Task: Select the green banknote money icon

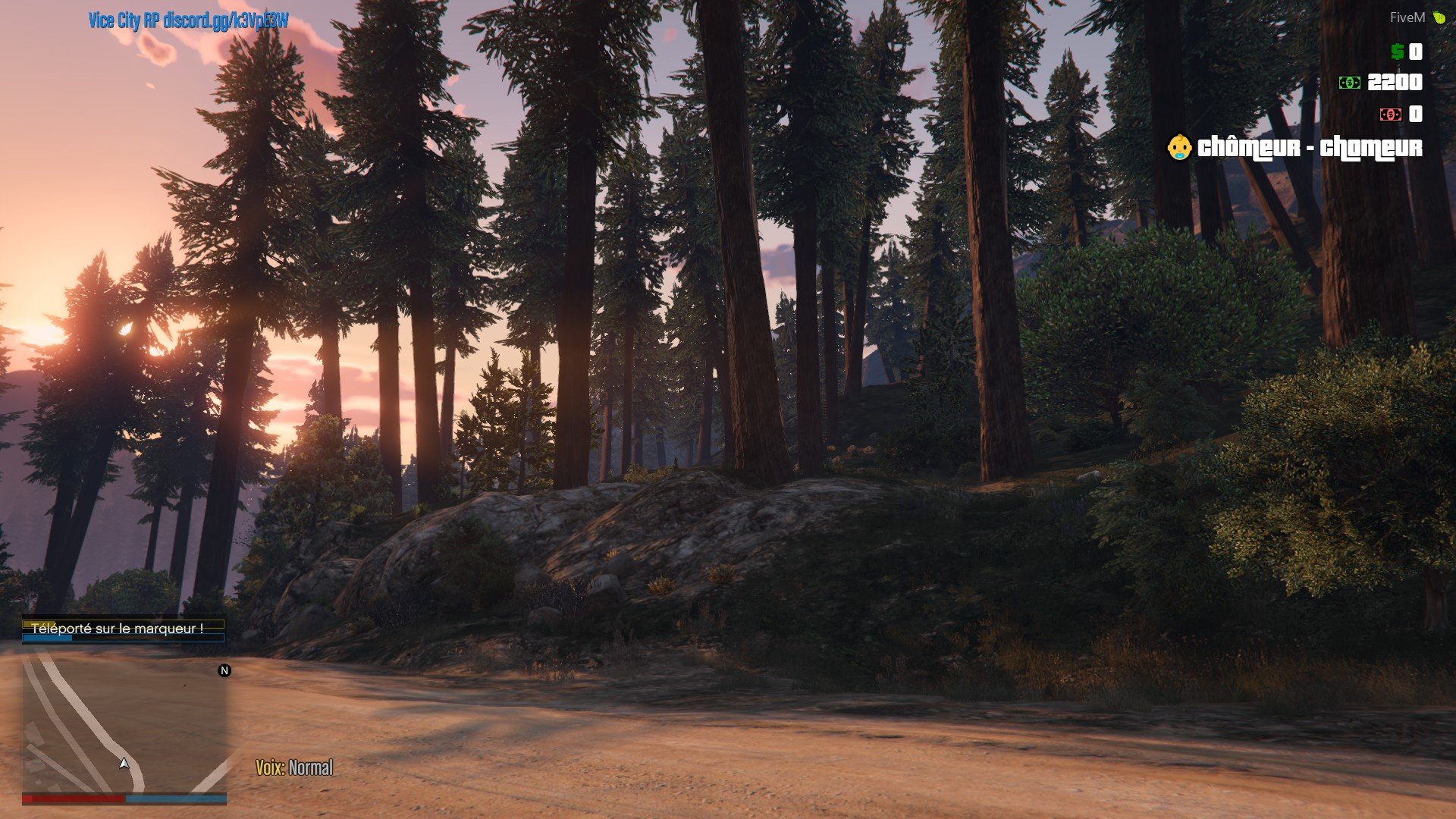Action: 1350,83
